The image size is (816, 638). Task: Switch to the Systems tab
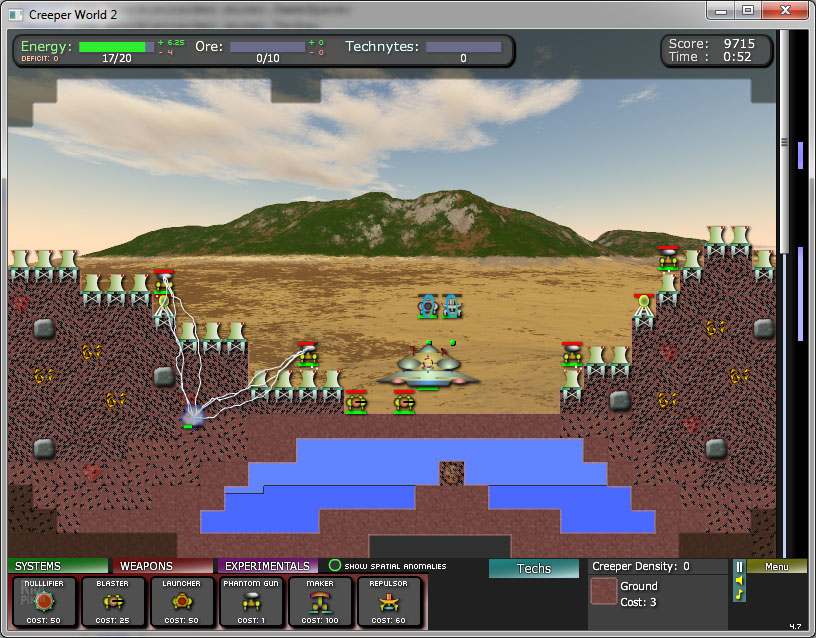point(58,566)
